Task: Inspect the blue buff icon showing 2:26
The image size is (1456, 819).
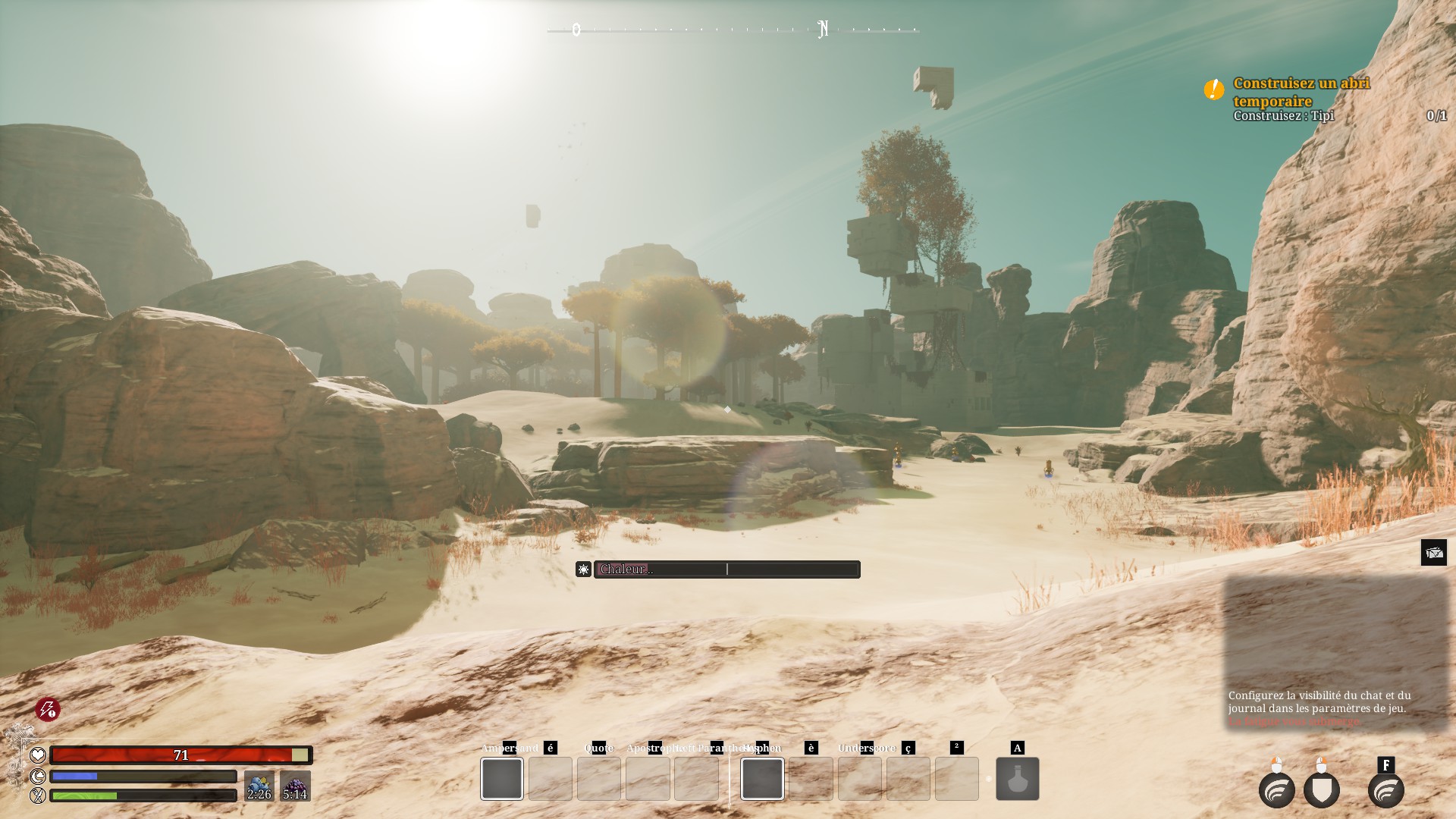Action: [259, 786]
